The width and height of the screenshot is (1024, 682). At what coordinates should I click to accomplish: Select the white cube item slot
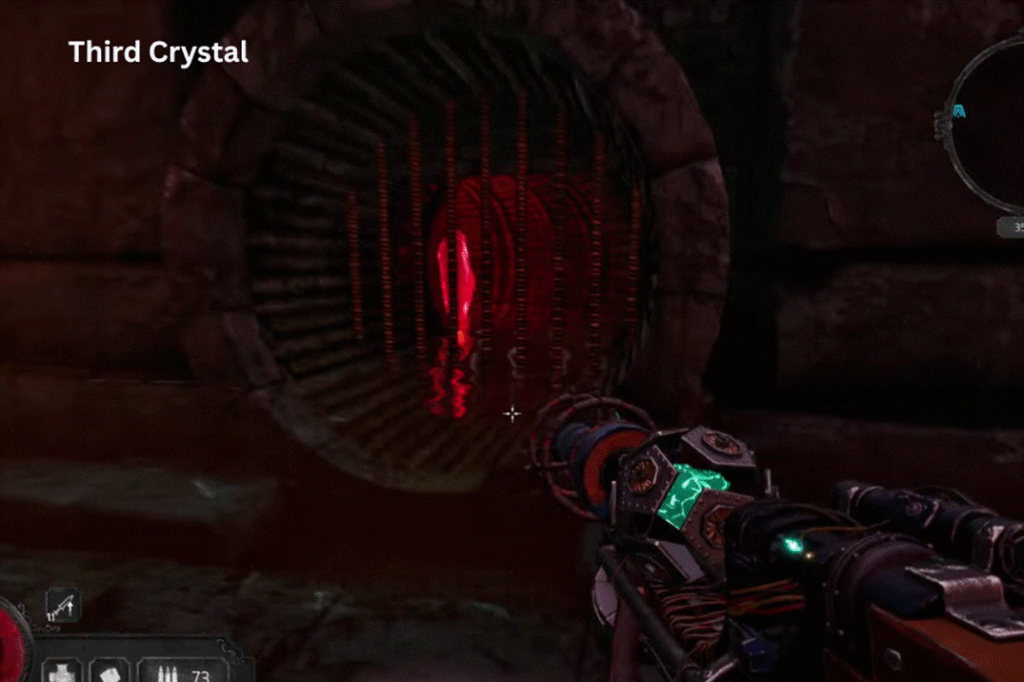click(109, 672)
